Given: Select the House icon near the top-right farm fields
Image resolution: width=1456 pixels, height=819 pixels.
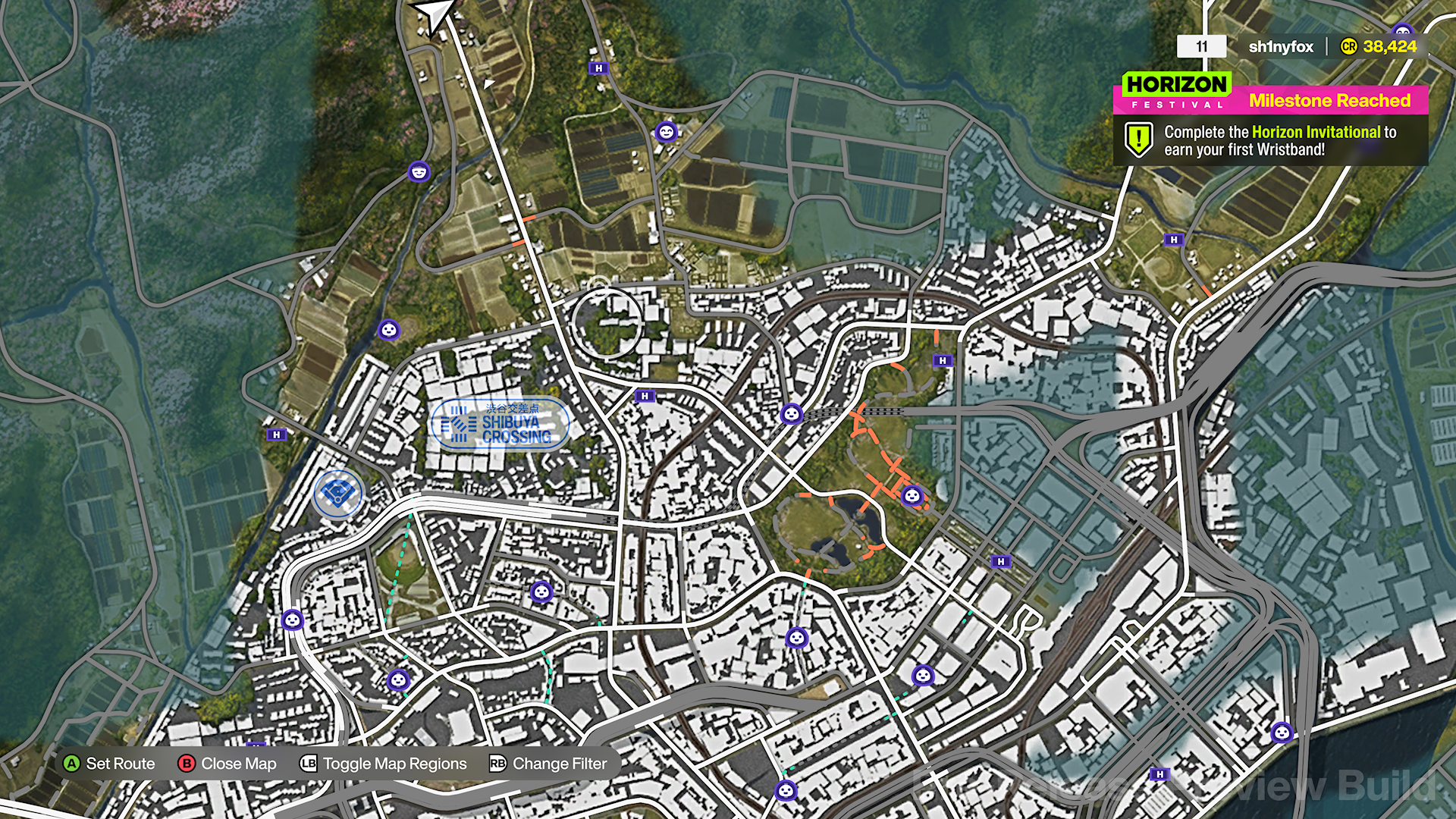Looking at the screenshot, I should [x=1172, y=240].
